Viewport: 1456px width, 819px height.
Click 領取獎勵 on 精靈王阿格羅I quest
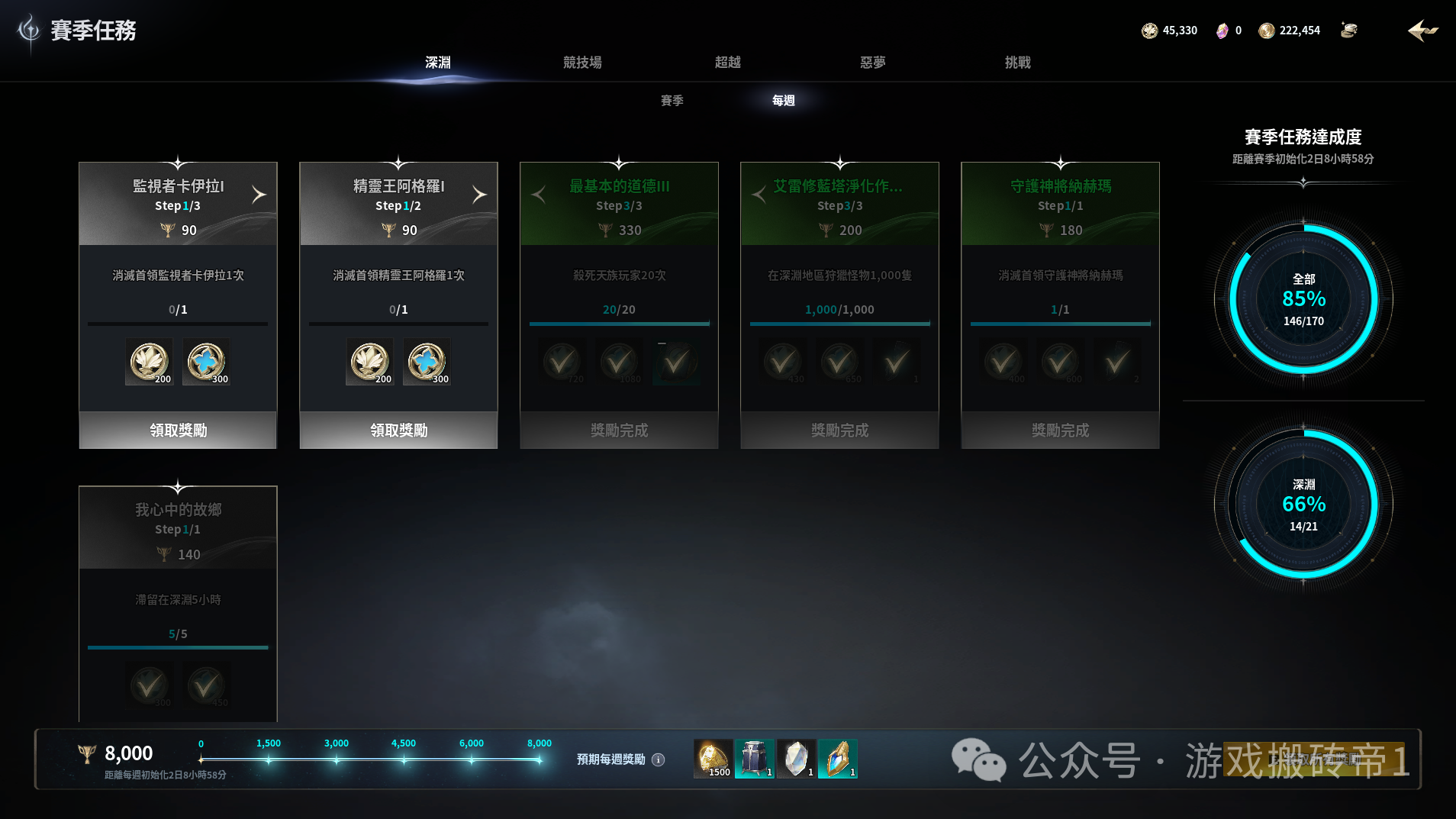(398, 430)
